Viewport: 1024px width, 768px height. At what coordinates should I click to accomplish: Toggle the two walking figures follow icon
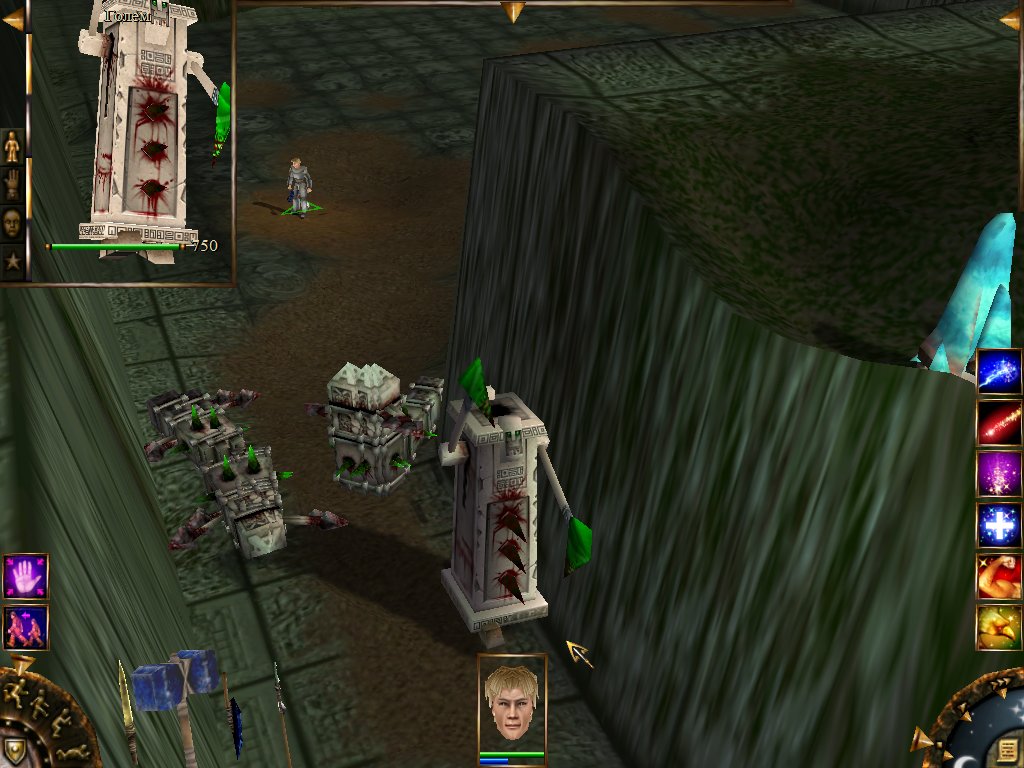25,627
